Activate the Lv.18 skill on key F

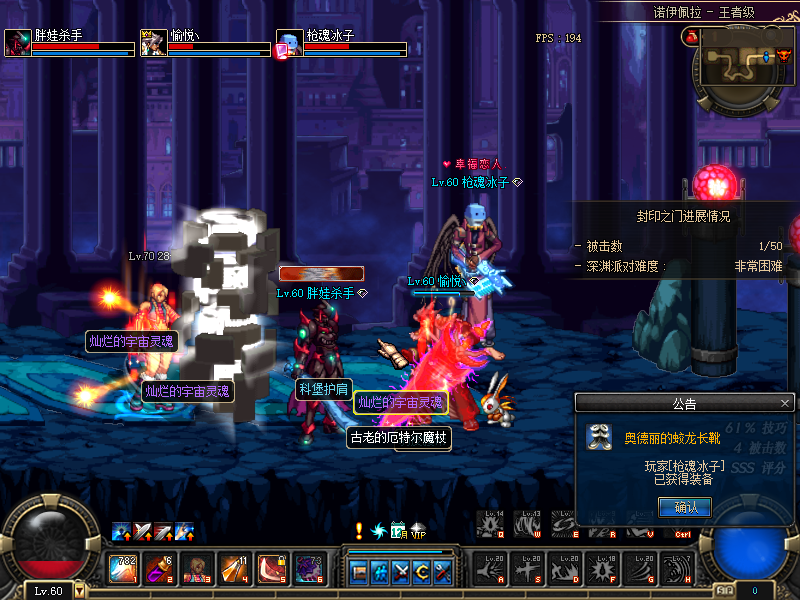coord(604,568)
